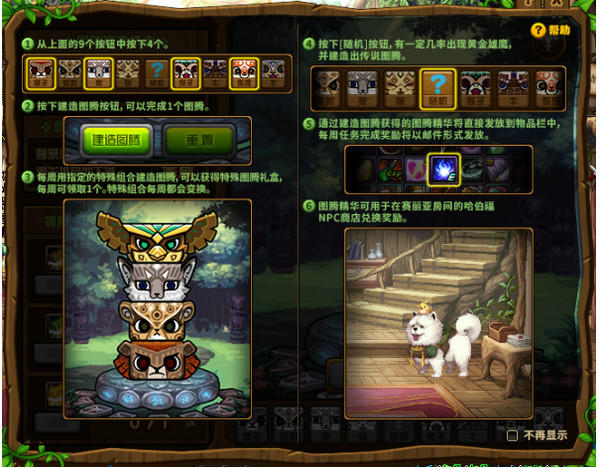Pick the highlighted monkey totem tile in step 1
Image resolution: width=600 pixels, height=468 pixels.
(185, 72)
